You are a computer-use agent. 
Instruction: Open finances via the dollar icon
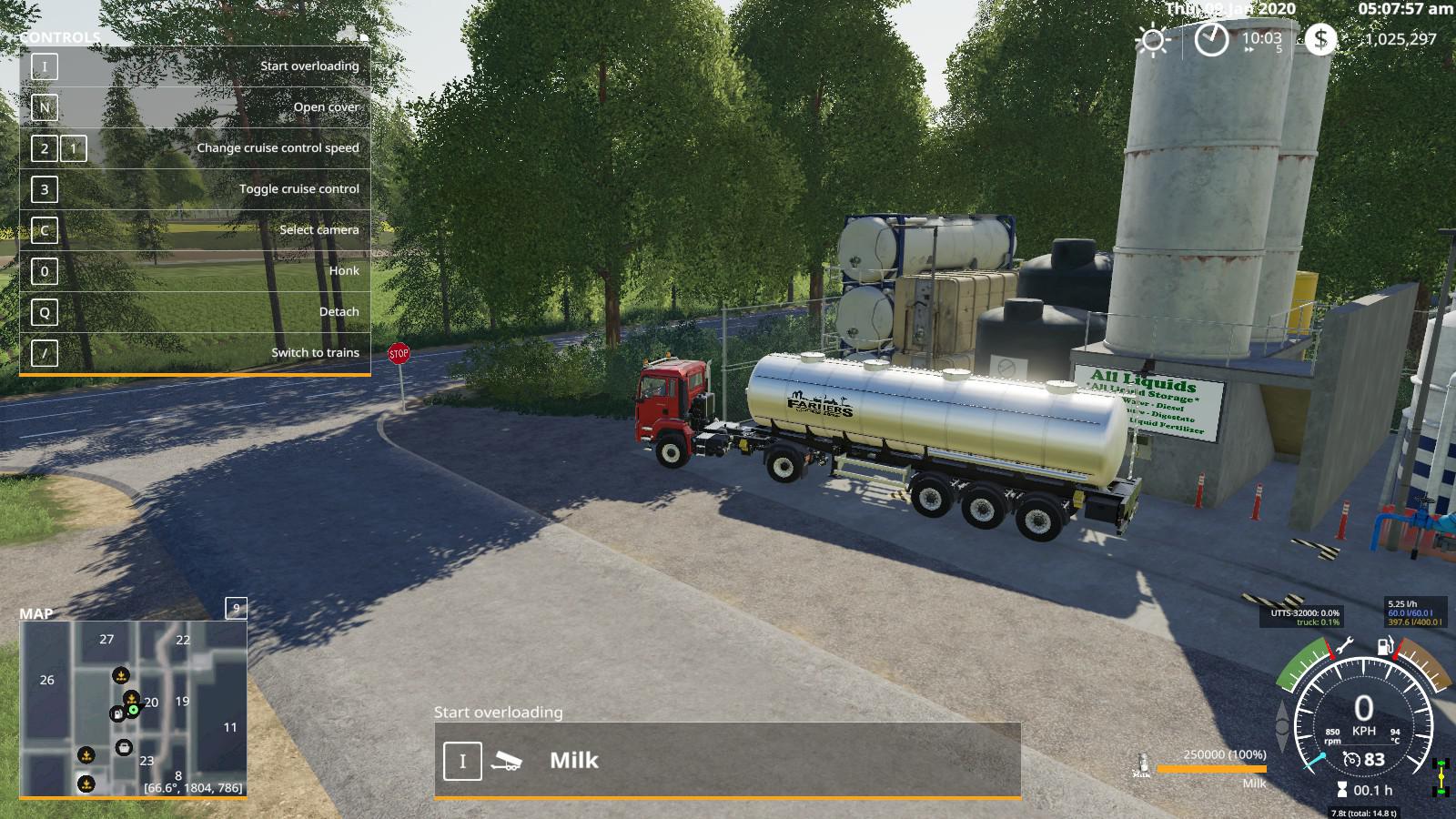click(1320, 39)
